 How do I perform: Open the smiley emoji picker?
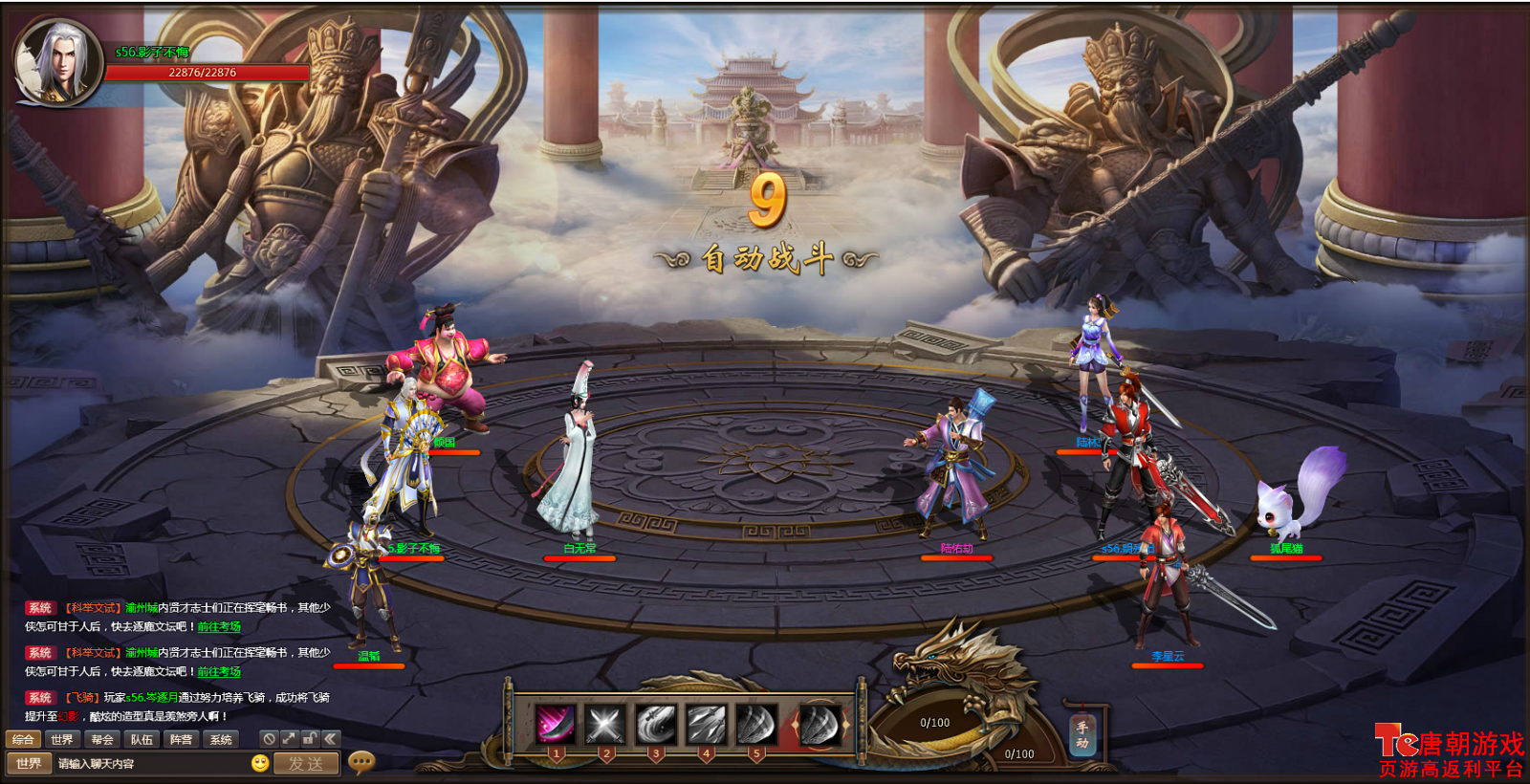[260, 763]
